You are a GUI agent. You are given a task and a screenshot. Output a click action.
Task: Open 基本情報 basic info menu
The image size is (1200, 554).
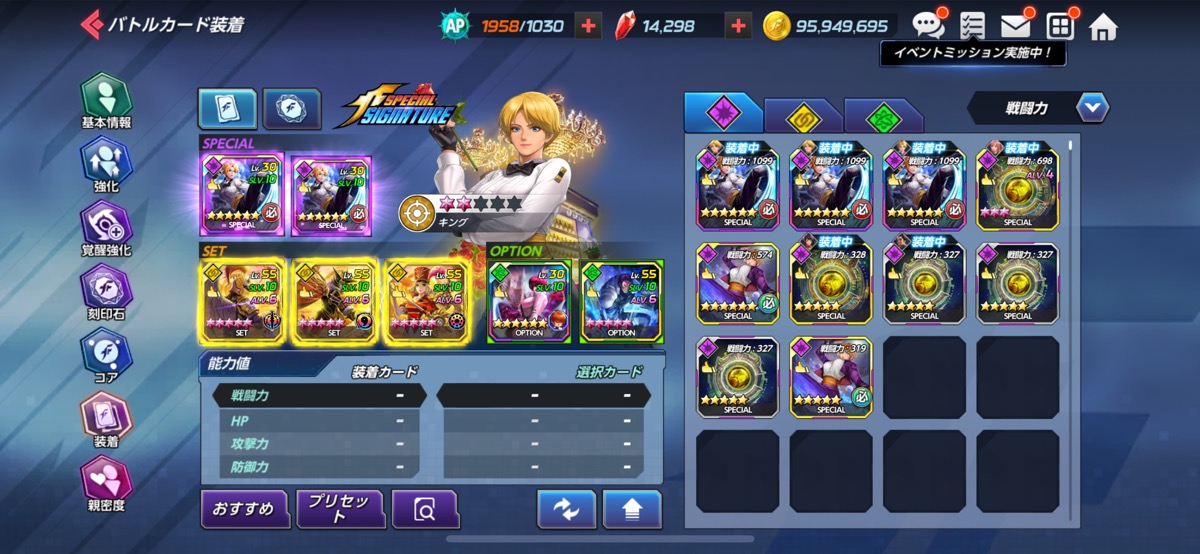pos(106,102)
